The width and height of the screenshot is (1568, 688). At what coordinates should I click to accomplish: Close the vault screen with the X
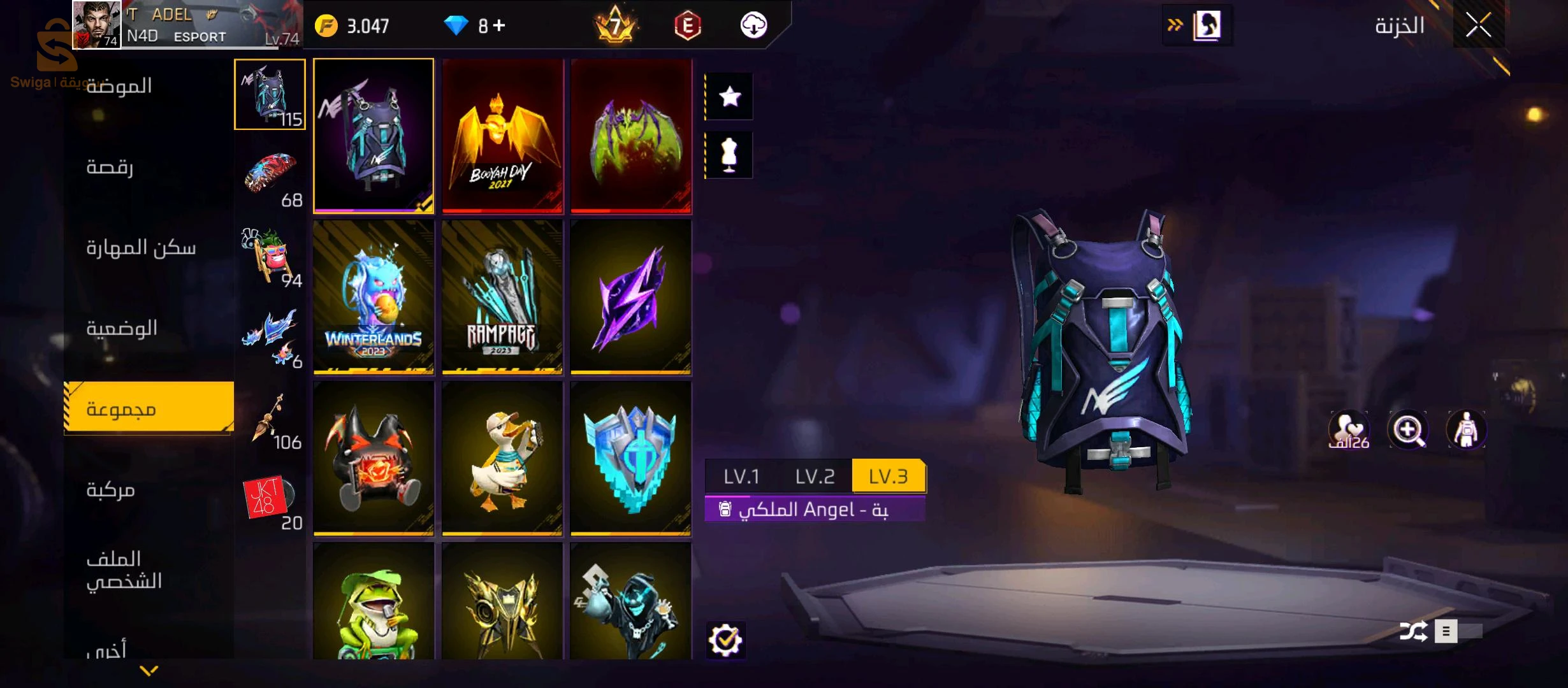[1478, 25]
